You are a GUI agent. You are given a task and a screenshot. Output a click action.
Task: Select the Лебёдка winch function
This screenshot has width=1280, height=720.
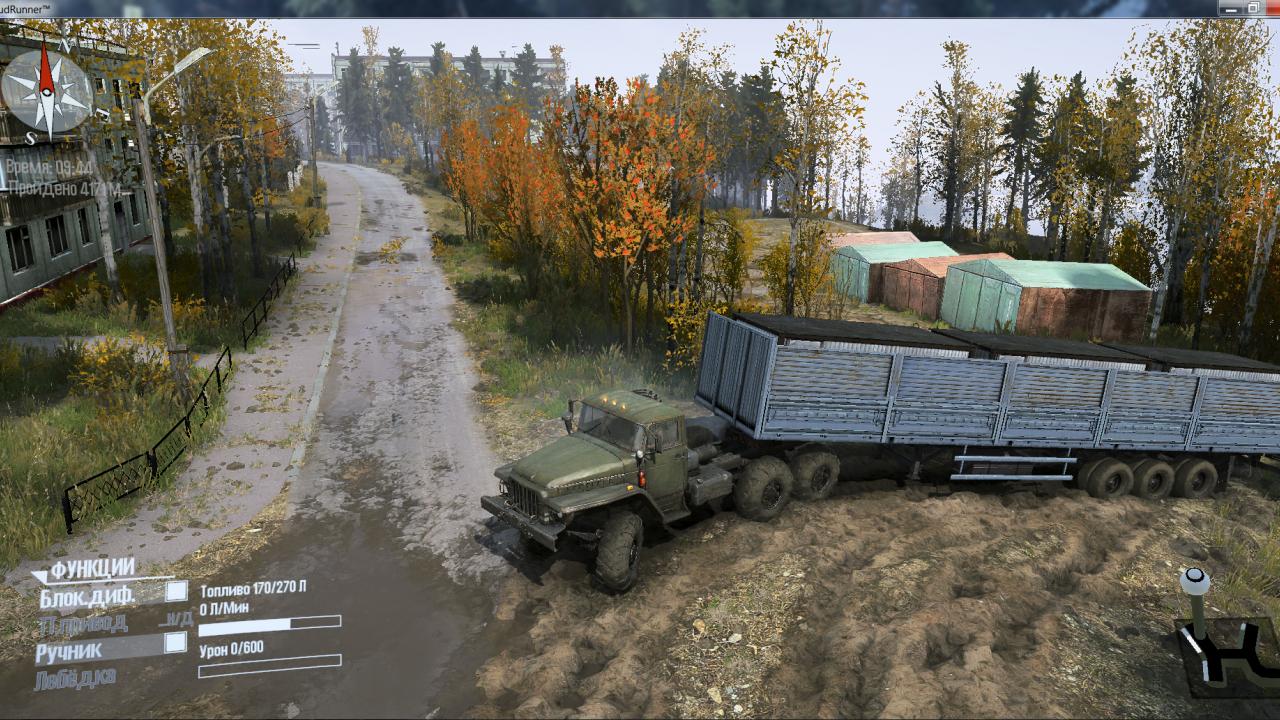coord(75,678)
